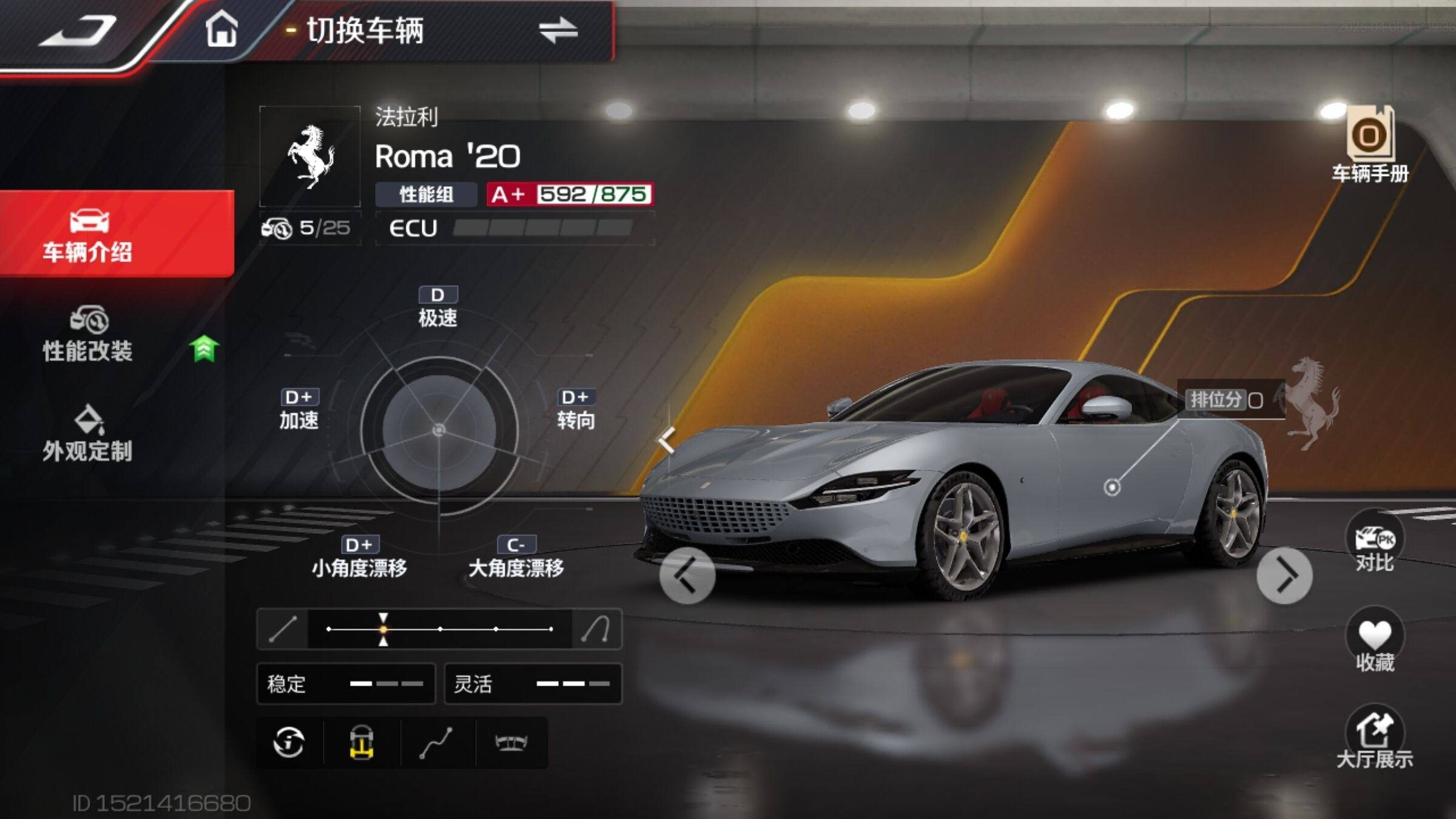The height and width of the screenshot is (819, 1456).
Task: Open the 车辆手册 vehicle handbook
Action: (x=1370, y=146)
